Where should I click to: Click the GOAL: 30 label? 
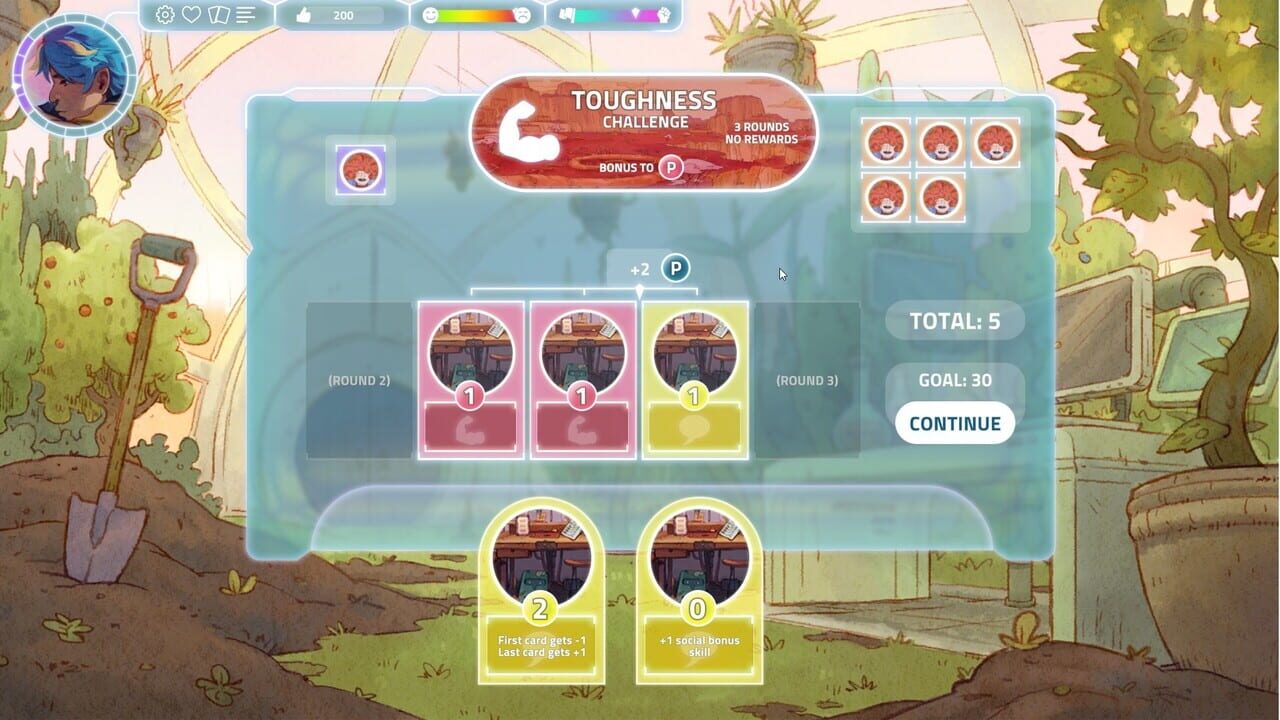pos(954,380)
